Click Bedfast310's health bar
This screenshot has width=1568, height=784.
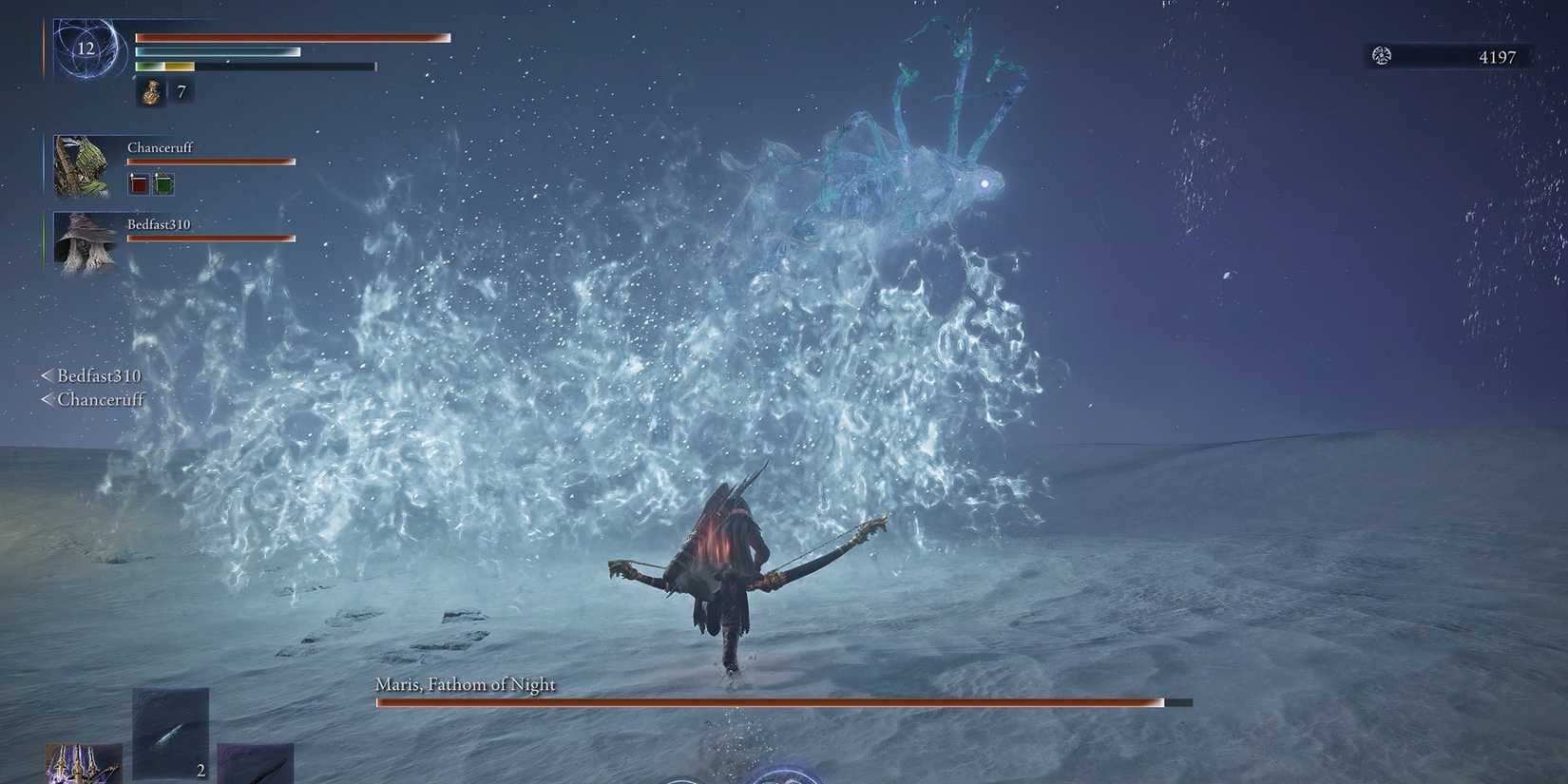click(x=211, y=238)
